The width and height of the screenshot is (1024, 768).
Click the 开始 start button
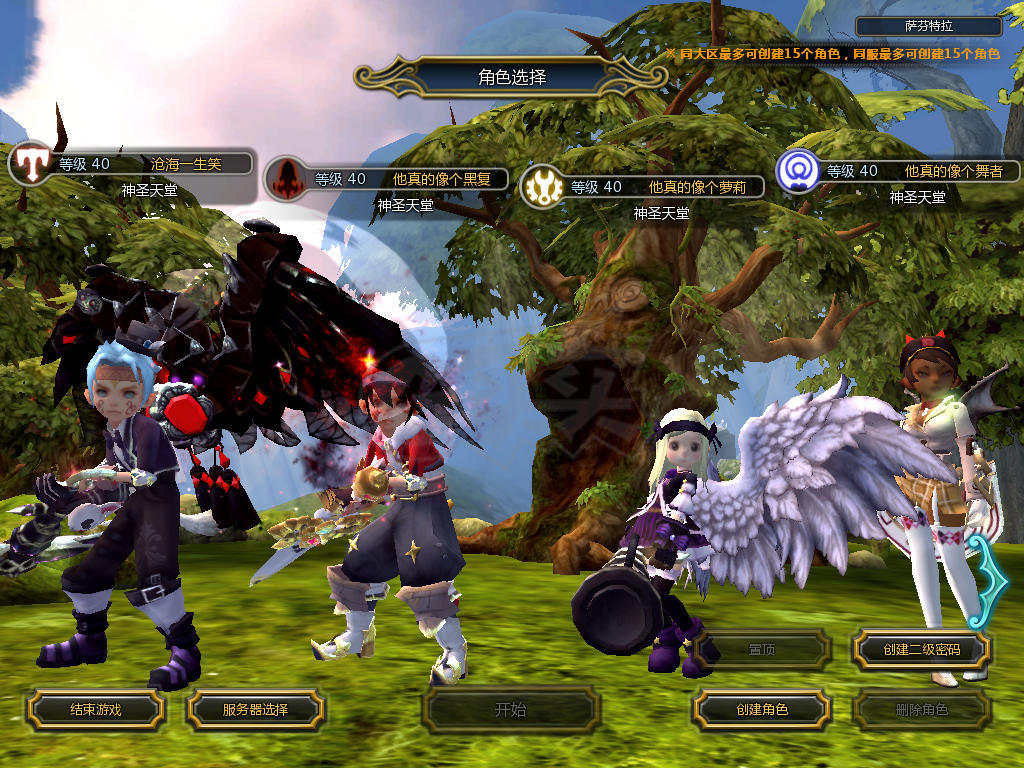510,710
